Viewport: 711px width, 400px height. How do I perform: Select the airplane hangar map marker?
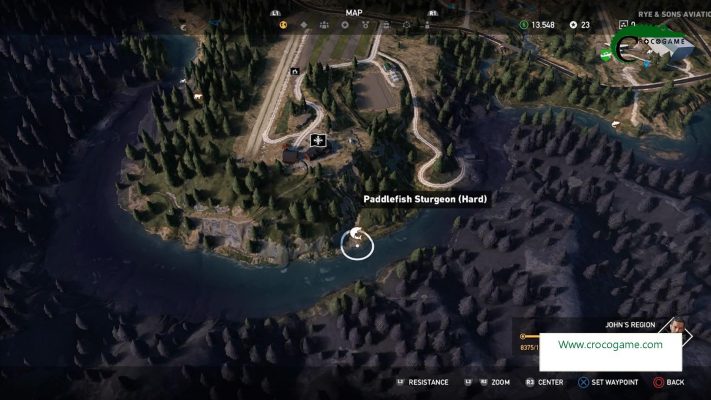[x=318, y=141]
